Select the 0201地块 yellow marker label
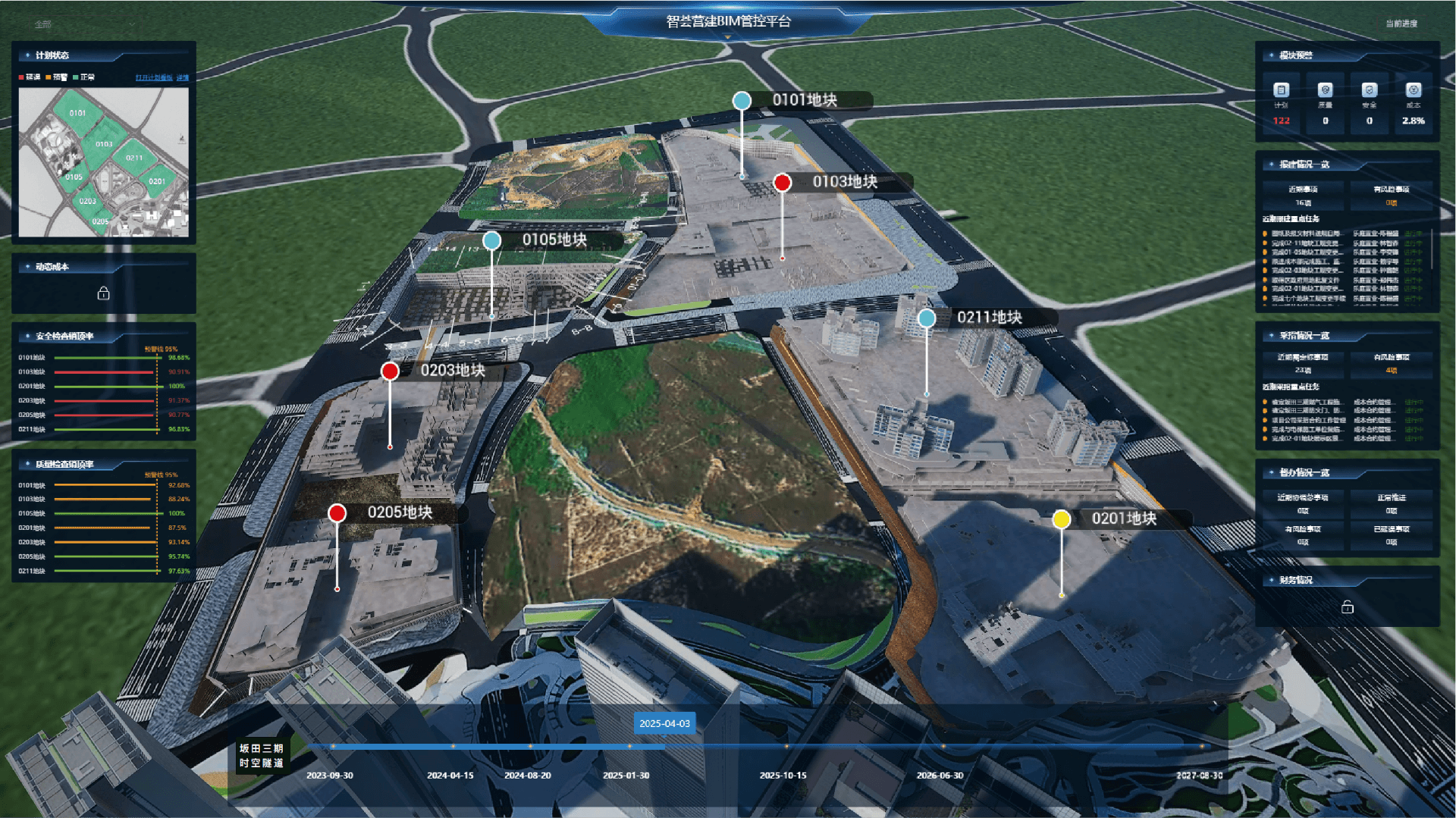Screen dimensions: 1456x818 coord(1123,519)
